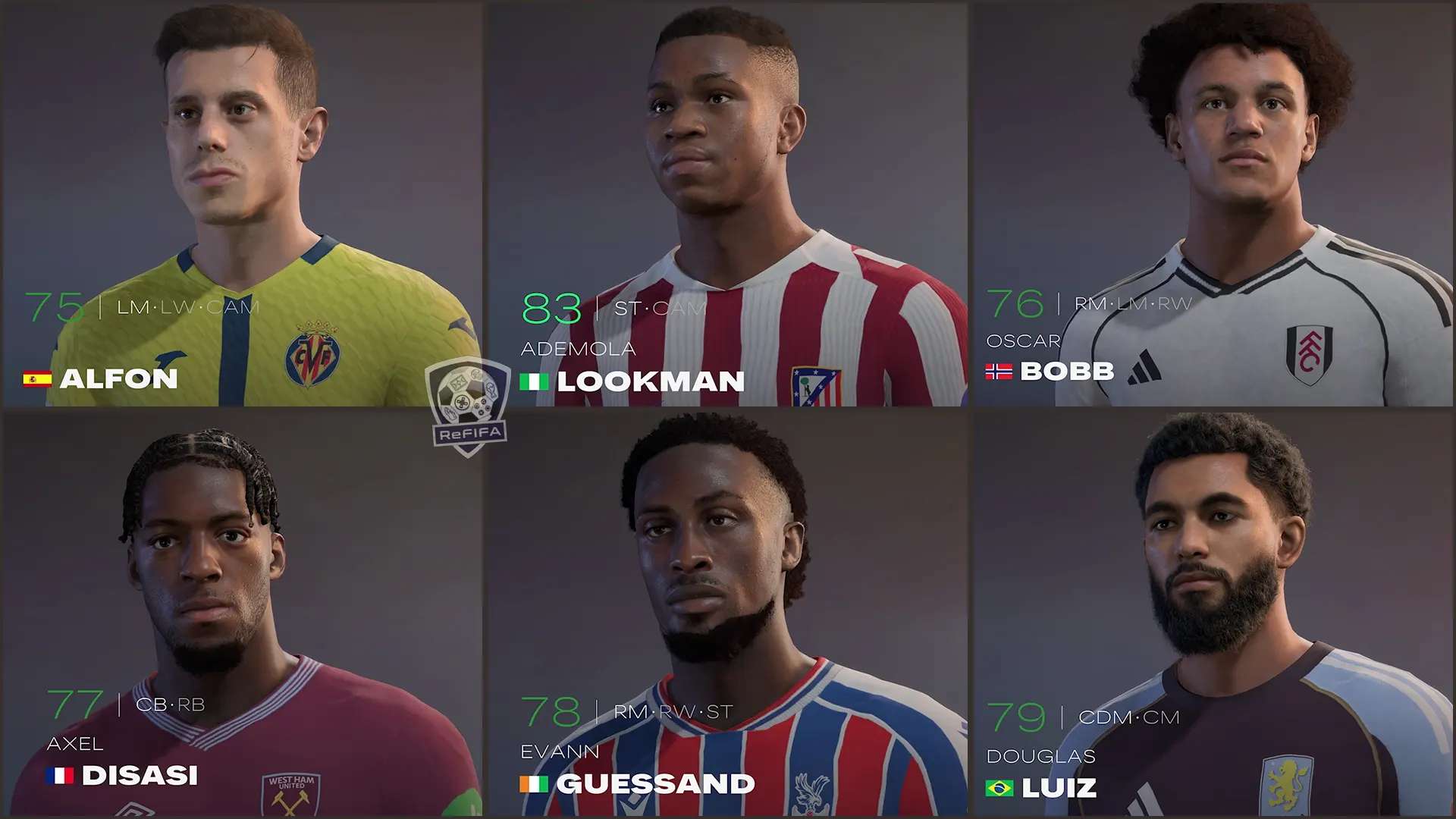Choose Ademola Lookman's player portrait

pyautogui.click(x=726, y=205)
